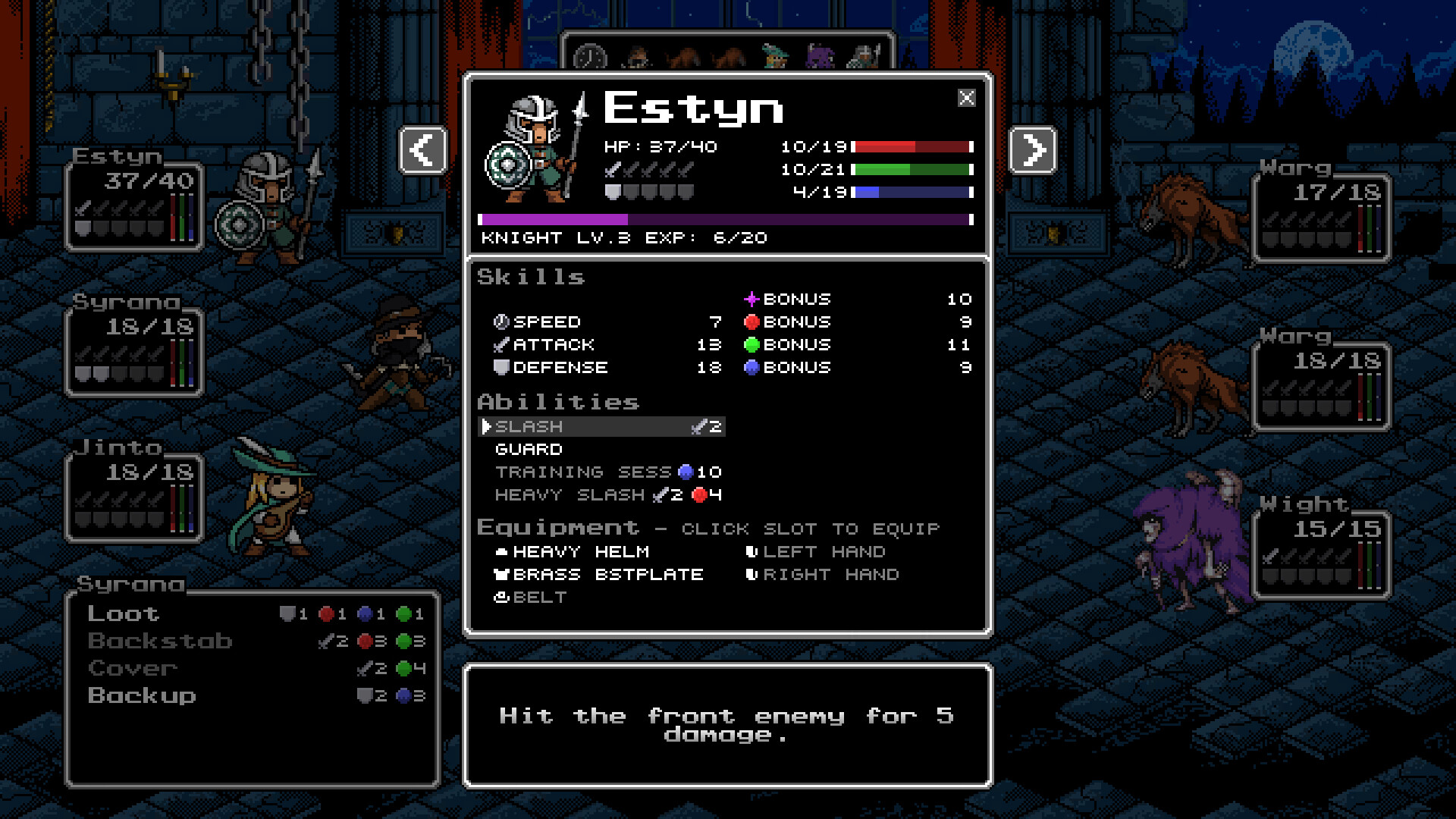1456x819 pixels.
Task: Expand the Skills section header
Action: point(531,277)
